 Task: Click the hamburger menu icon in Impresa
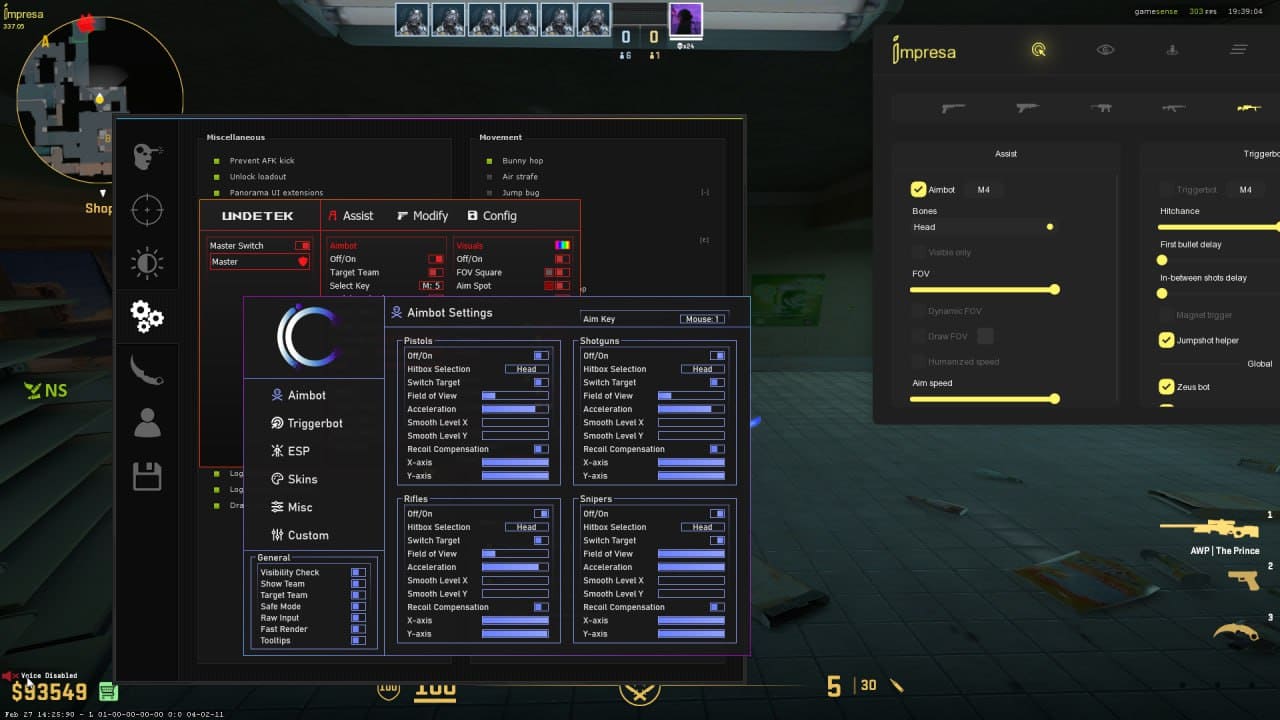1239,48
